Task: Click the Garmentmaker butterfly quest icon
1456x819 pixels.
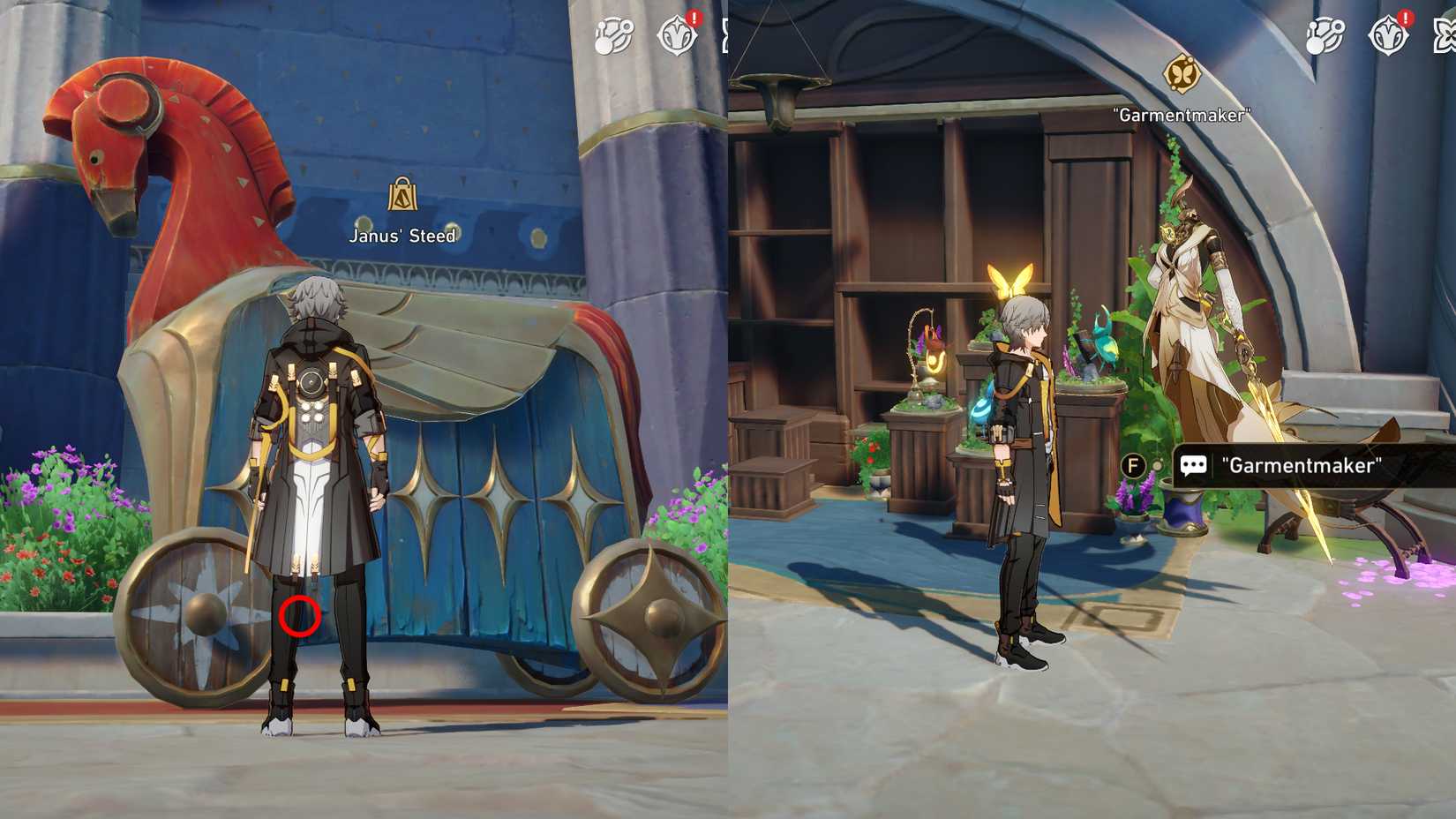Action: 1182,75
